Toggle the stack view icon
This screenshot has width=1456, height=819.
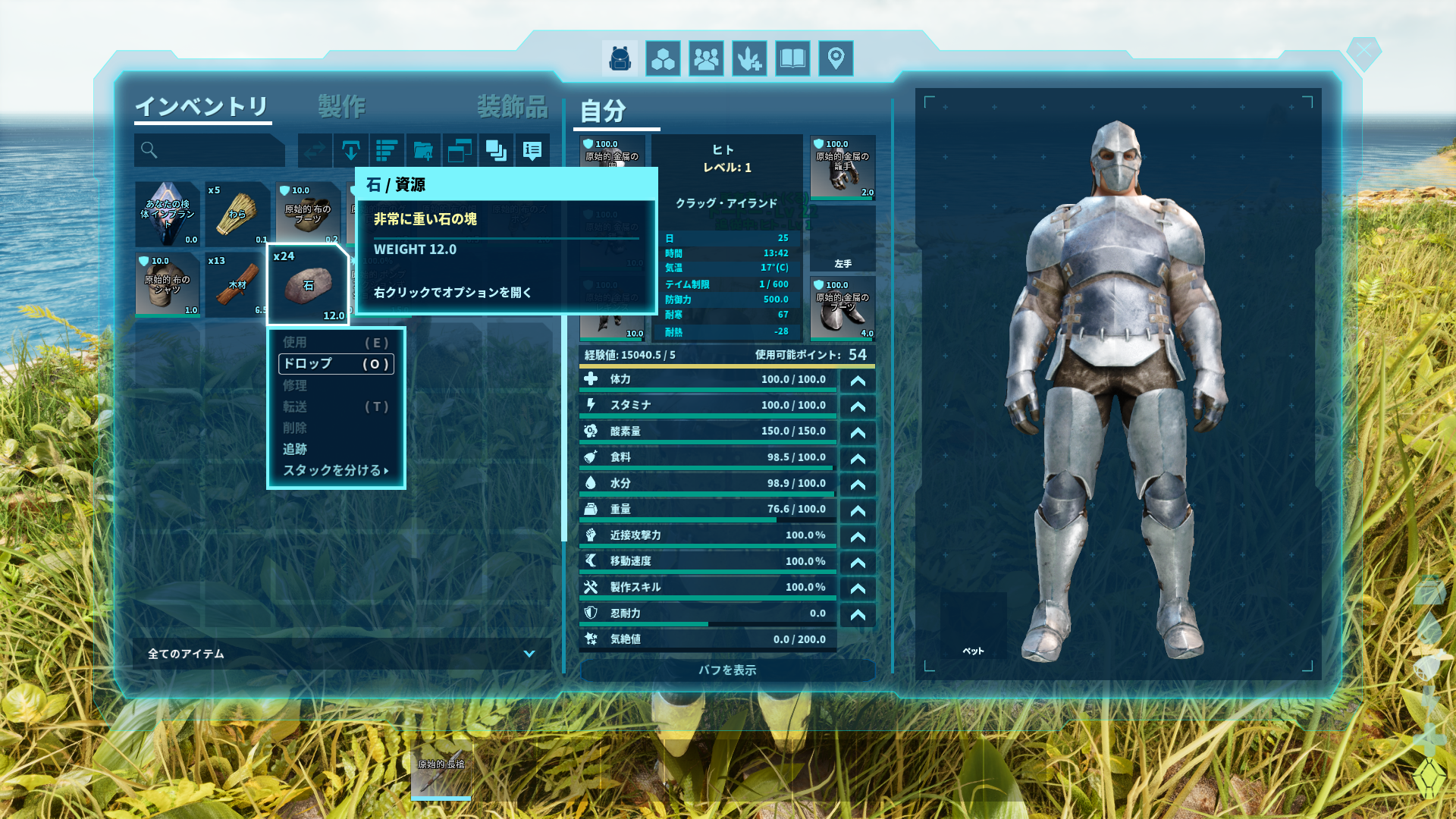495,150
